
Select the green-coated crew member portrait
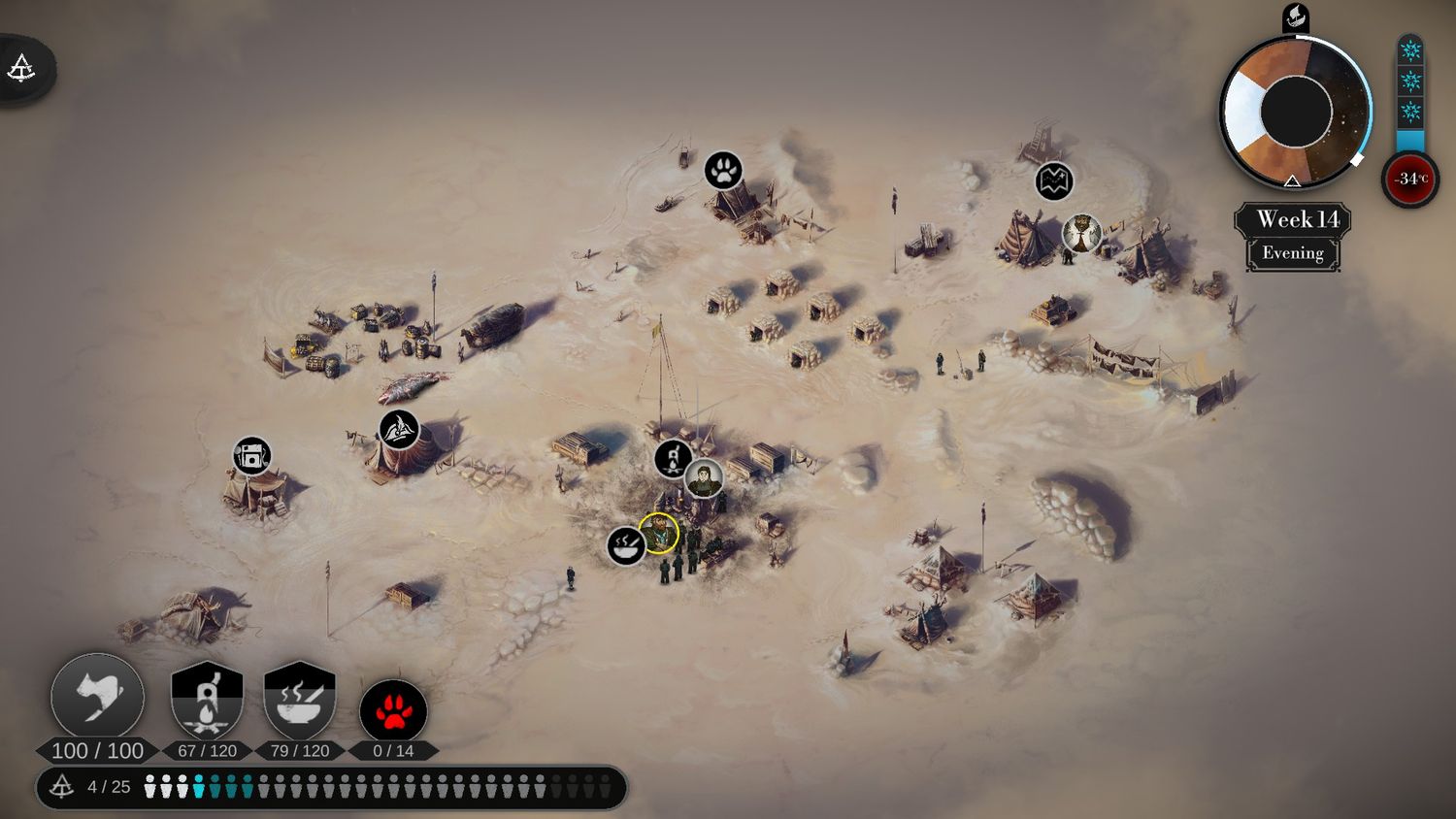(704, 478)
